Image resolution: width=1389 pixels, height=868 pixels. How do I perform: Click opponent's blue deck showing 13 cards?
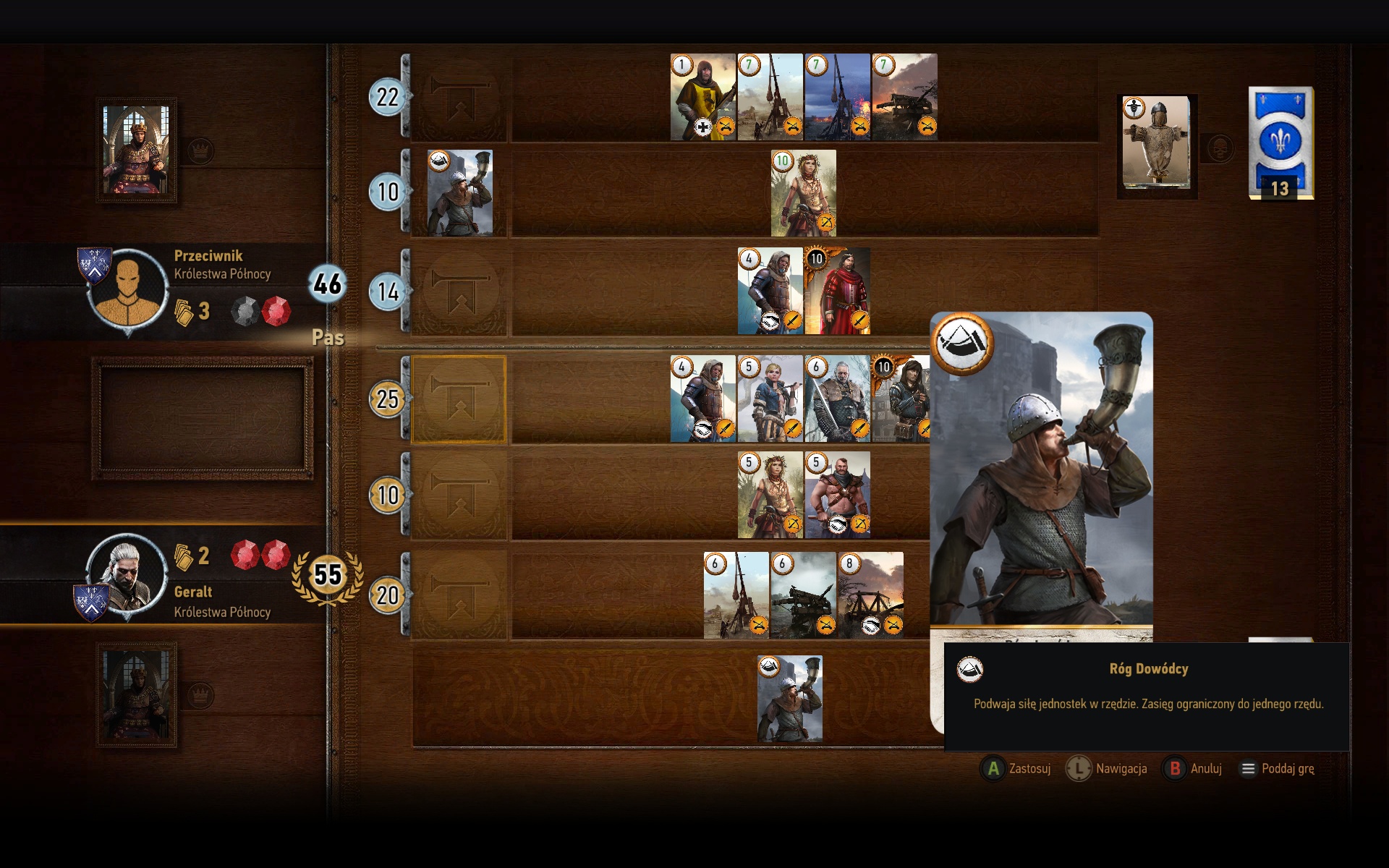point(1280,143)
